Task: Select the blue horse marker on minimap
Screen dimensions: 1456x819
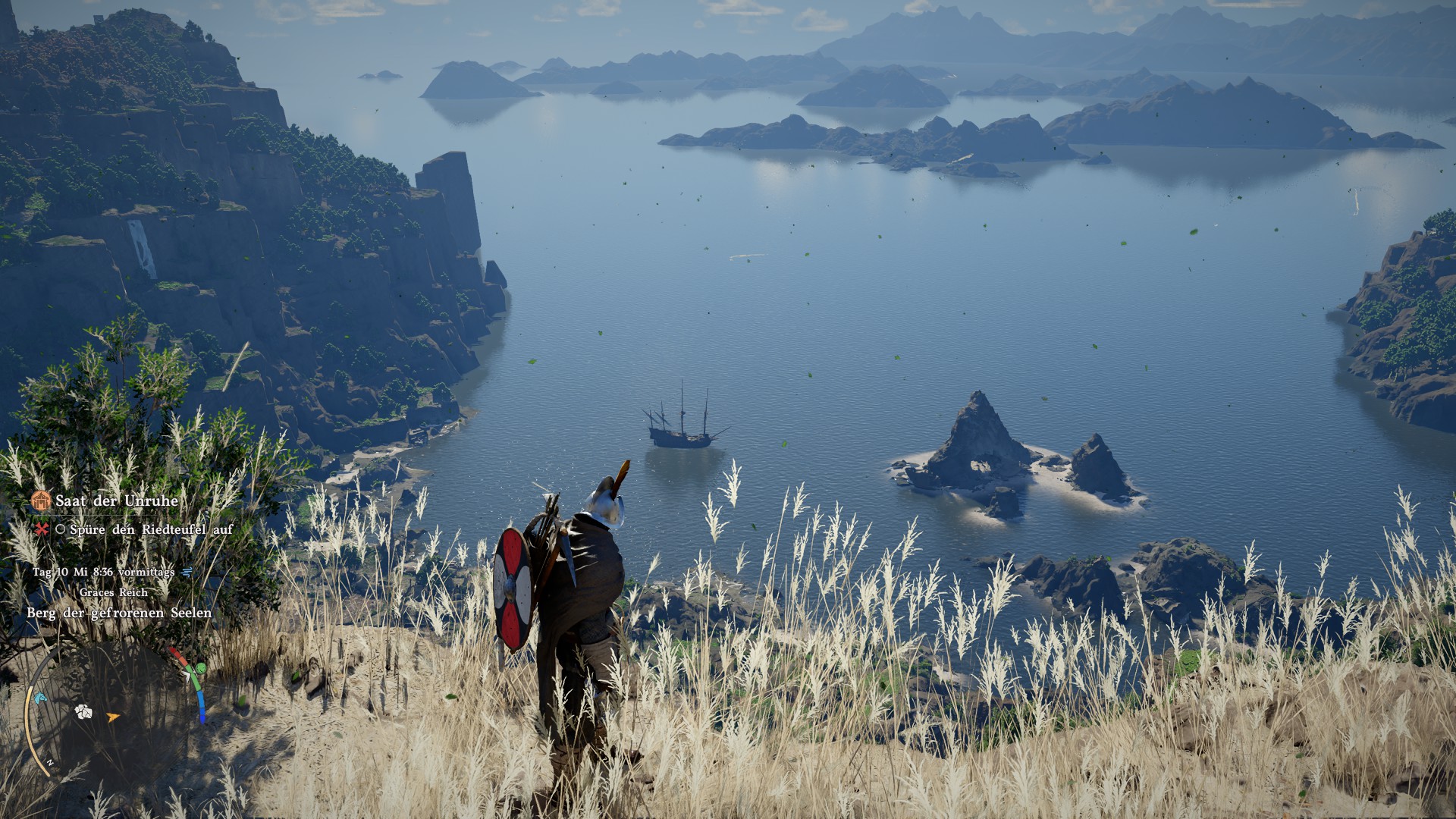Action: tap(39, 698)
